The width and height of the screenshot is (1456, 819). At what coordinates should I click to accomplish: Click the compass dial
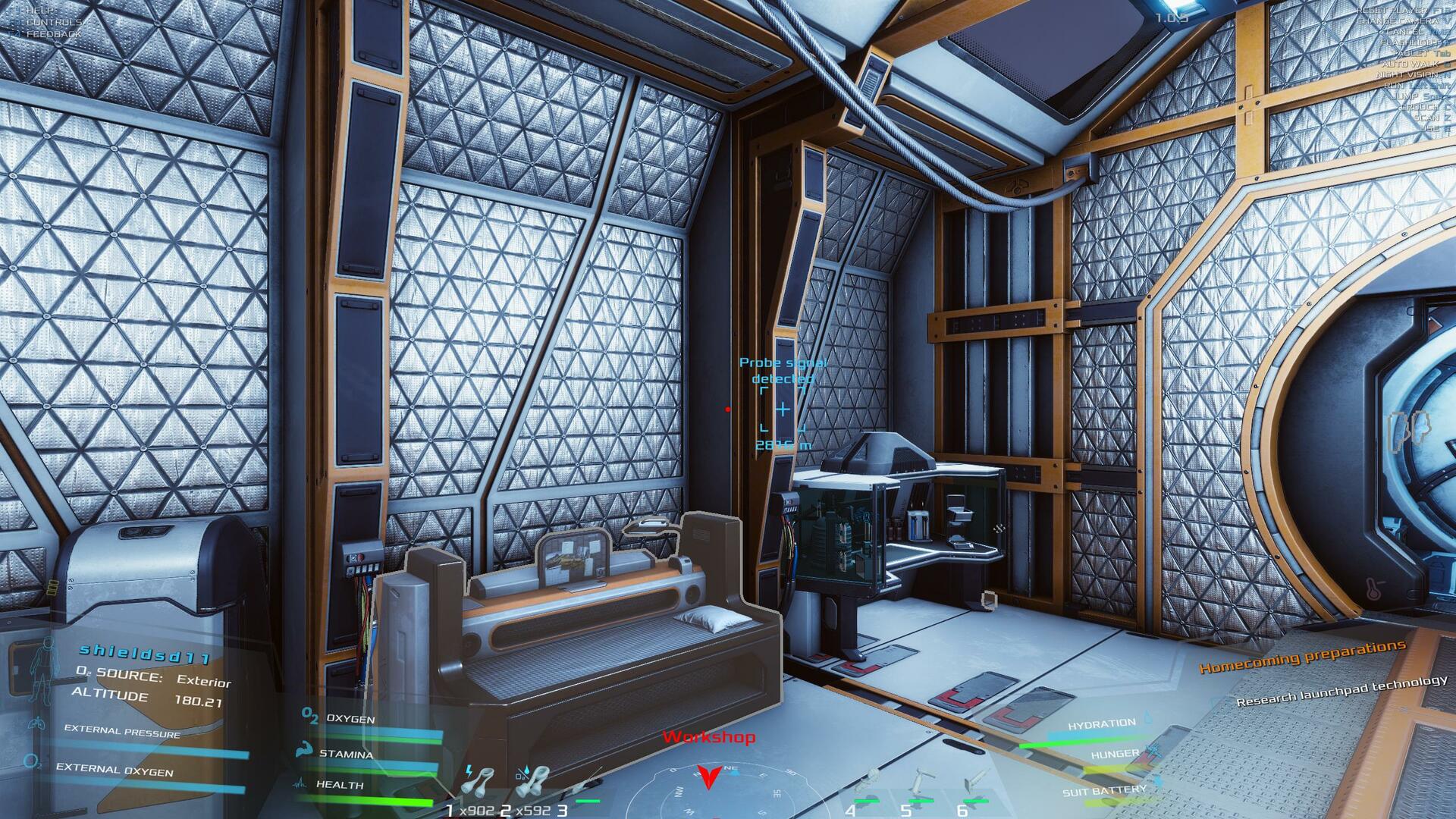point(709,793)
